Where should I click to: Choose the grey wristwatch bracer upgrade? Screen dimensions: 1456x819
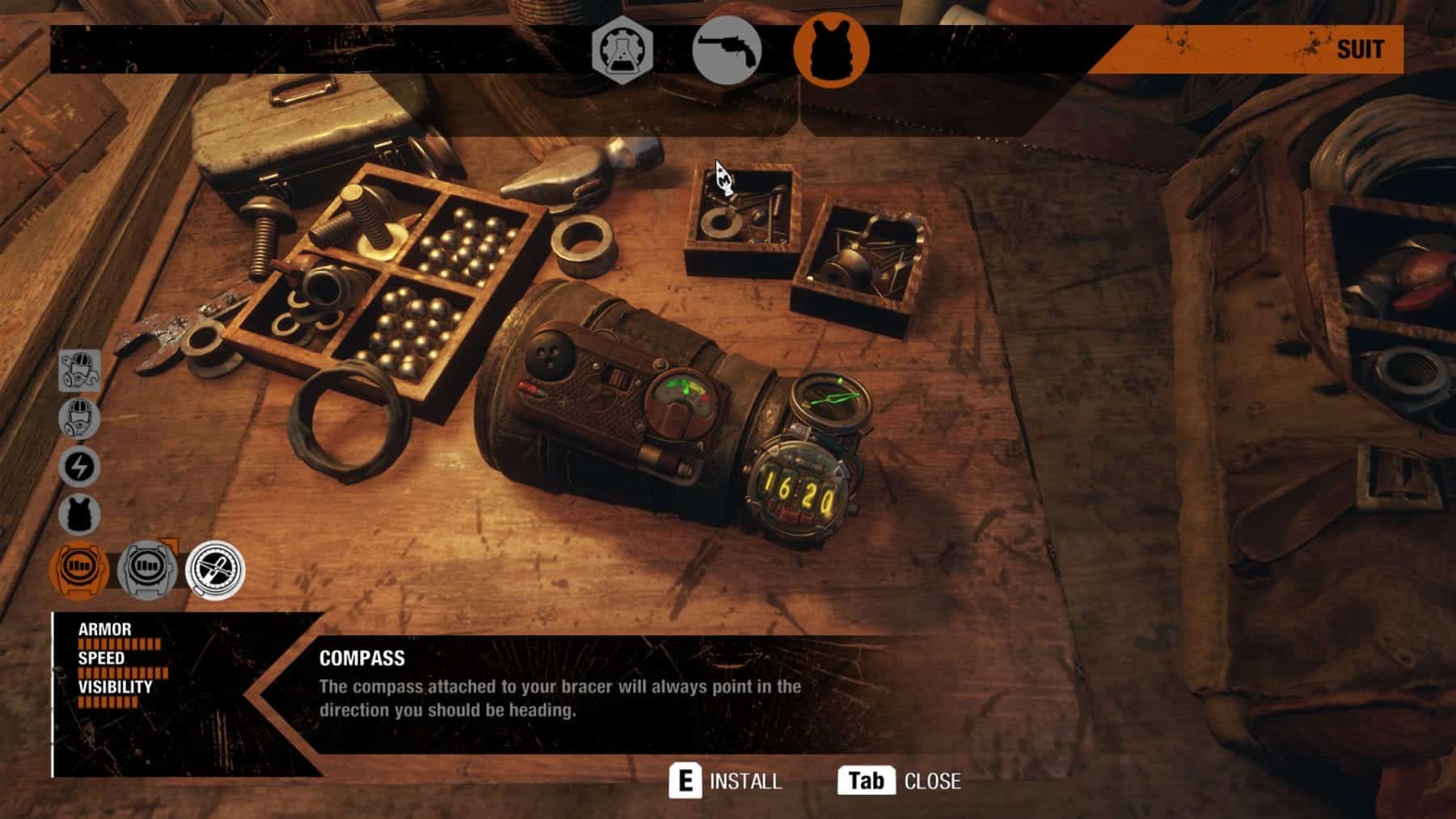click(147, 569)
